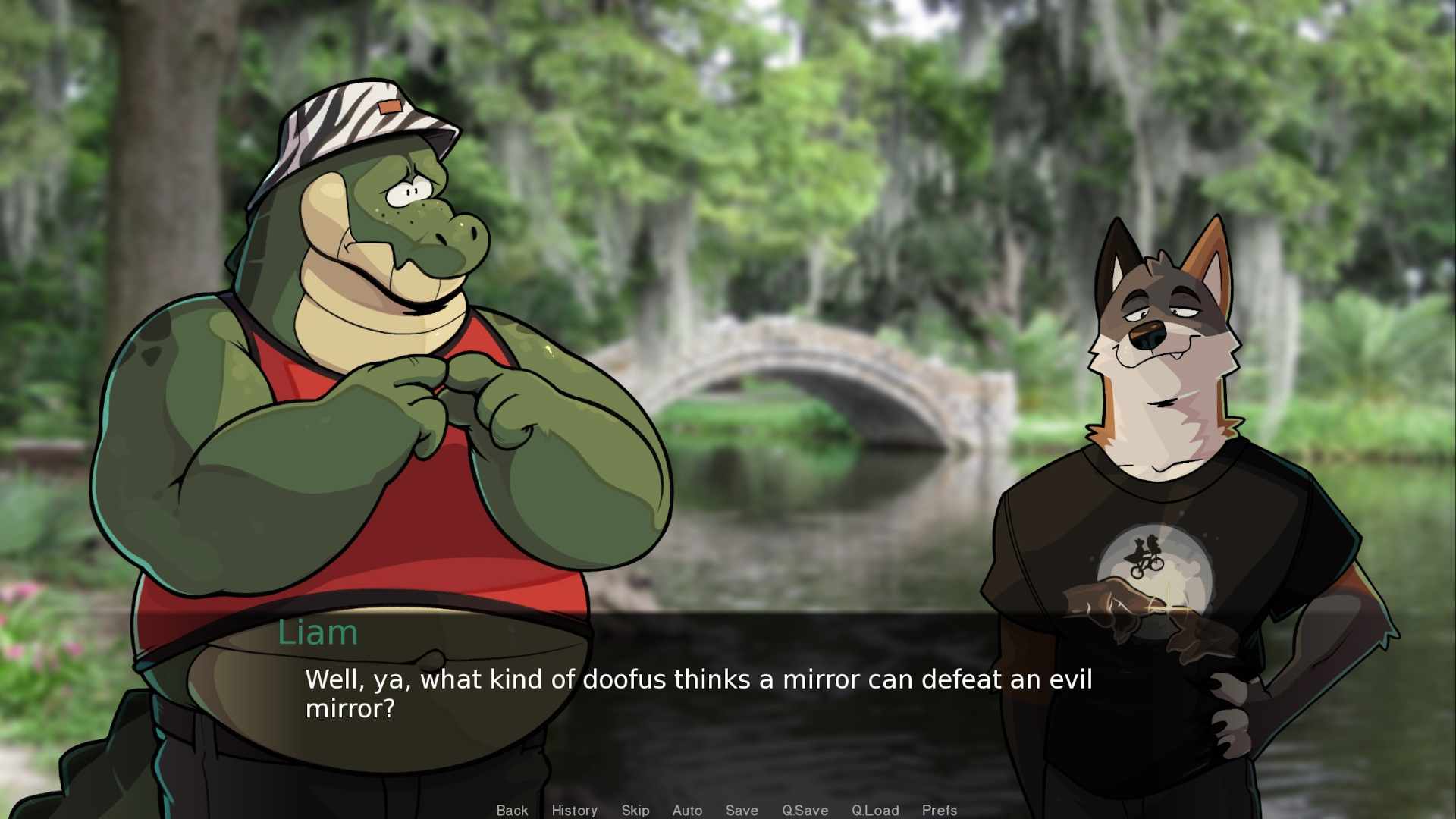Open the dialogue History log

point(574,810)
